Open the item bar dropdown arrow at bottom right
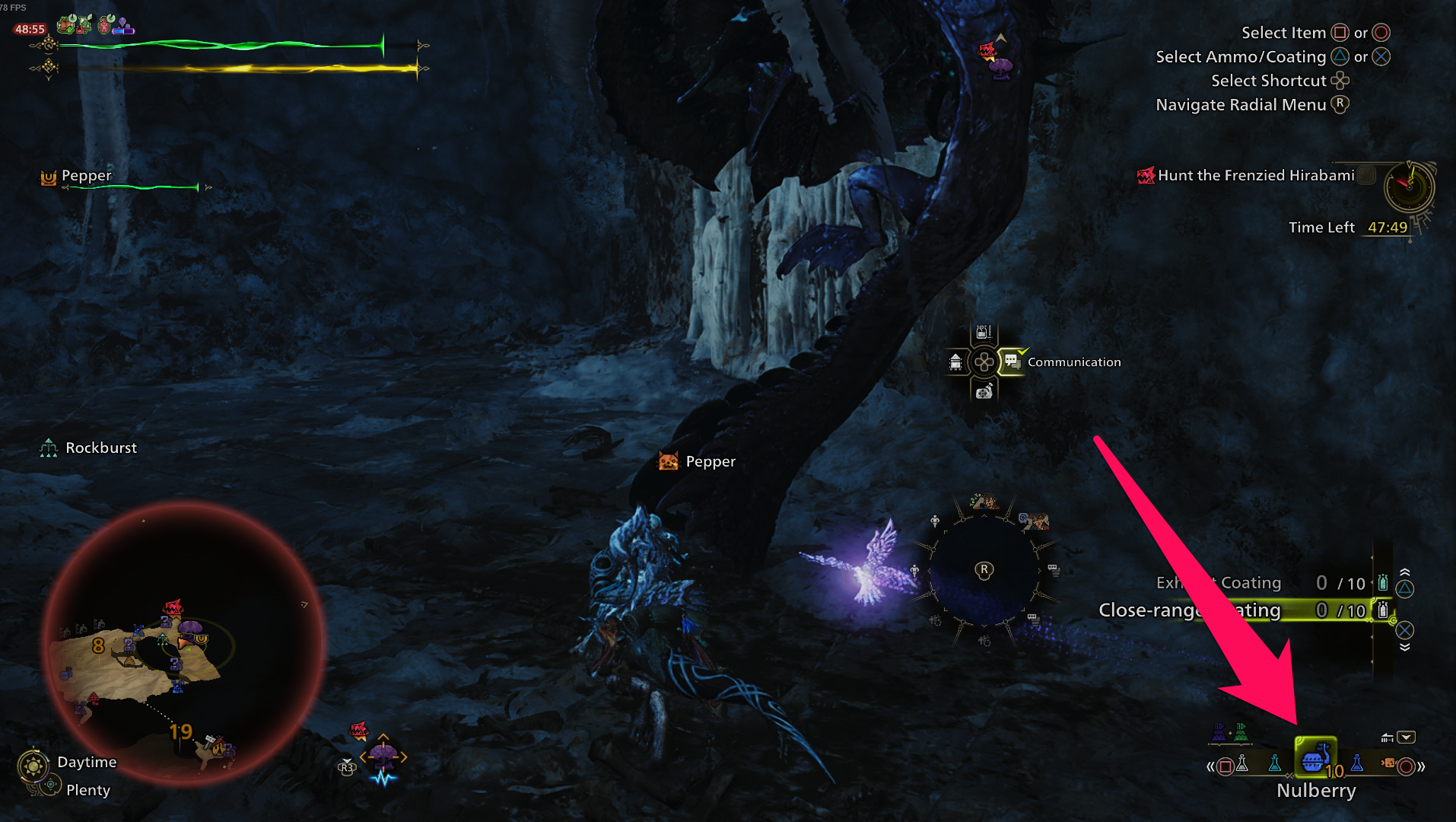1456x822 pixels. click(x=1406, y=737)
